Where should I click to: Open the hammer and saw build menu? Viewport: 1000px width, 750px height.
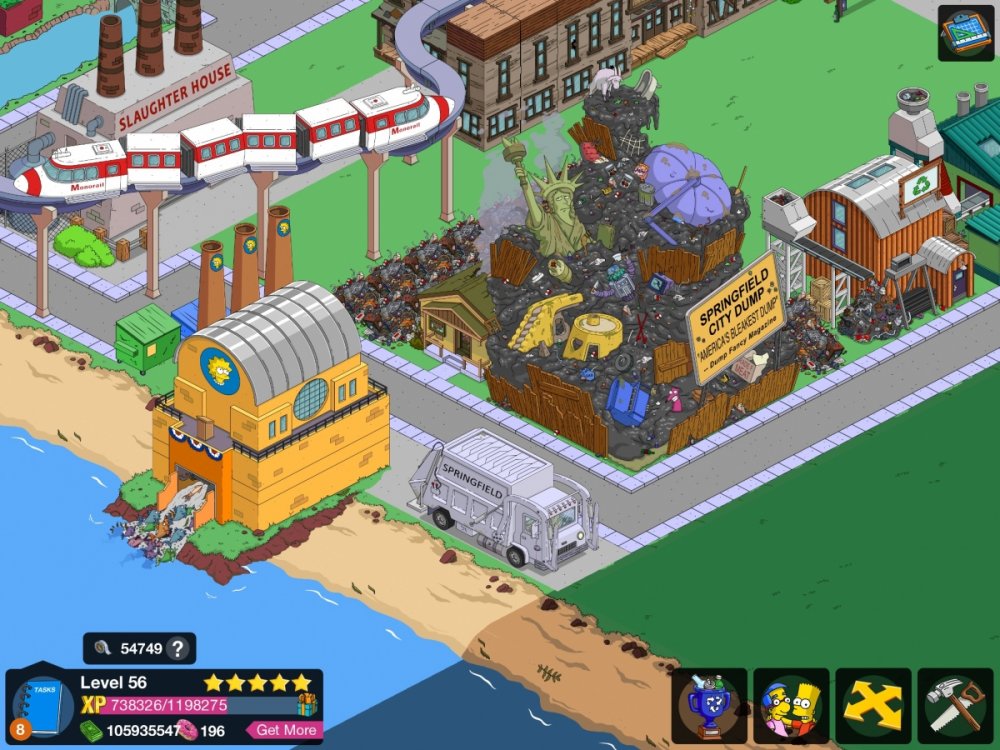pos(955,706)
